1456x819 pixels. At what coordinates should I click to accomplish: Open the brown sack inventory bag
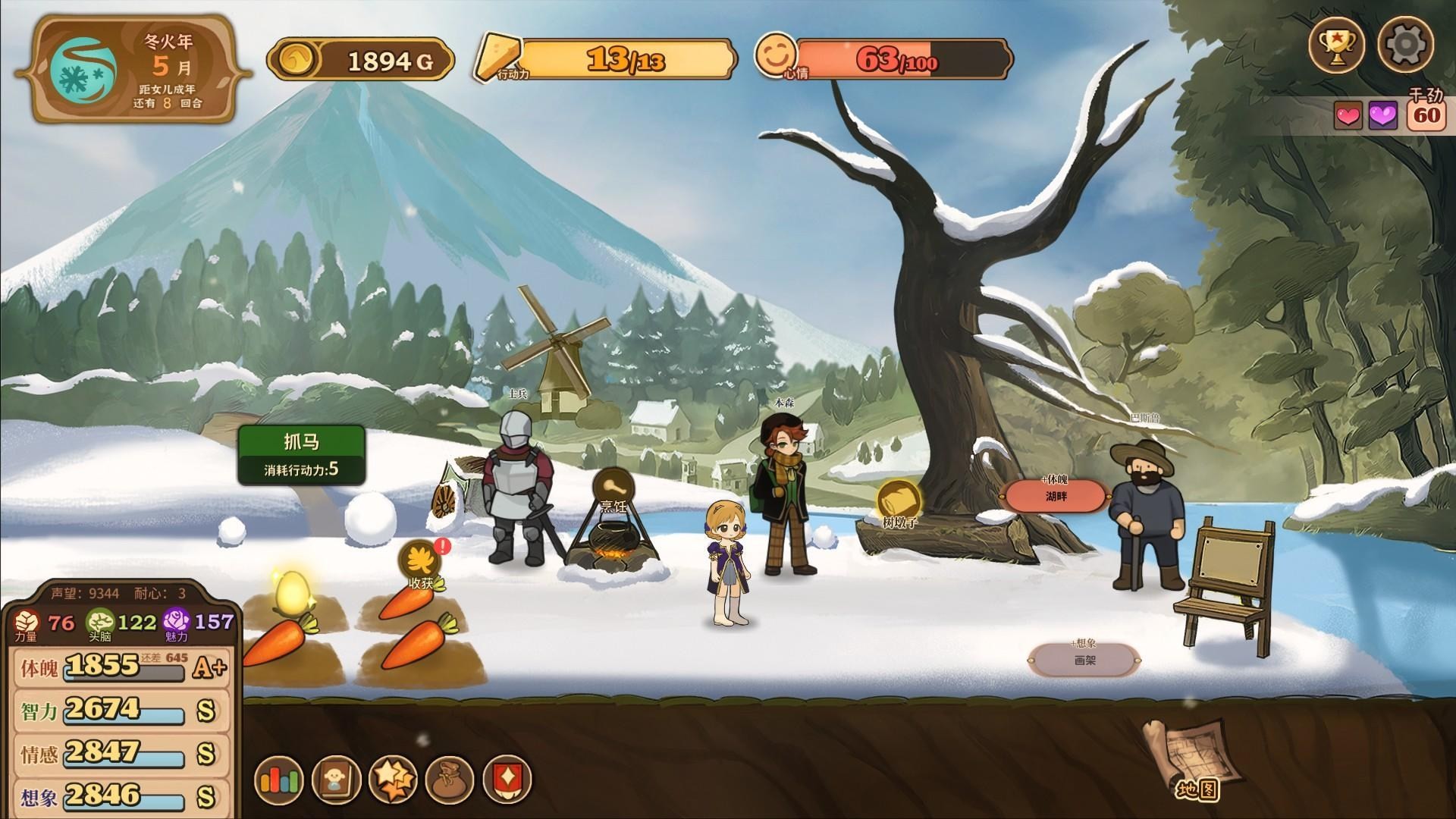tap(450, 779)
